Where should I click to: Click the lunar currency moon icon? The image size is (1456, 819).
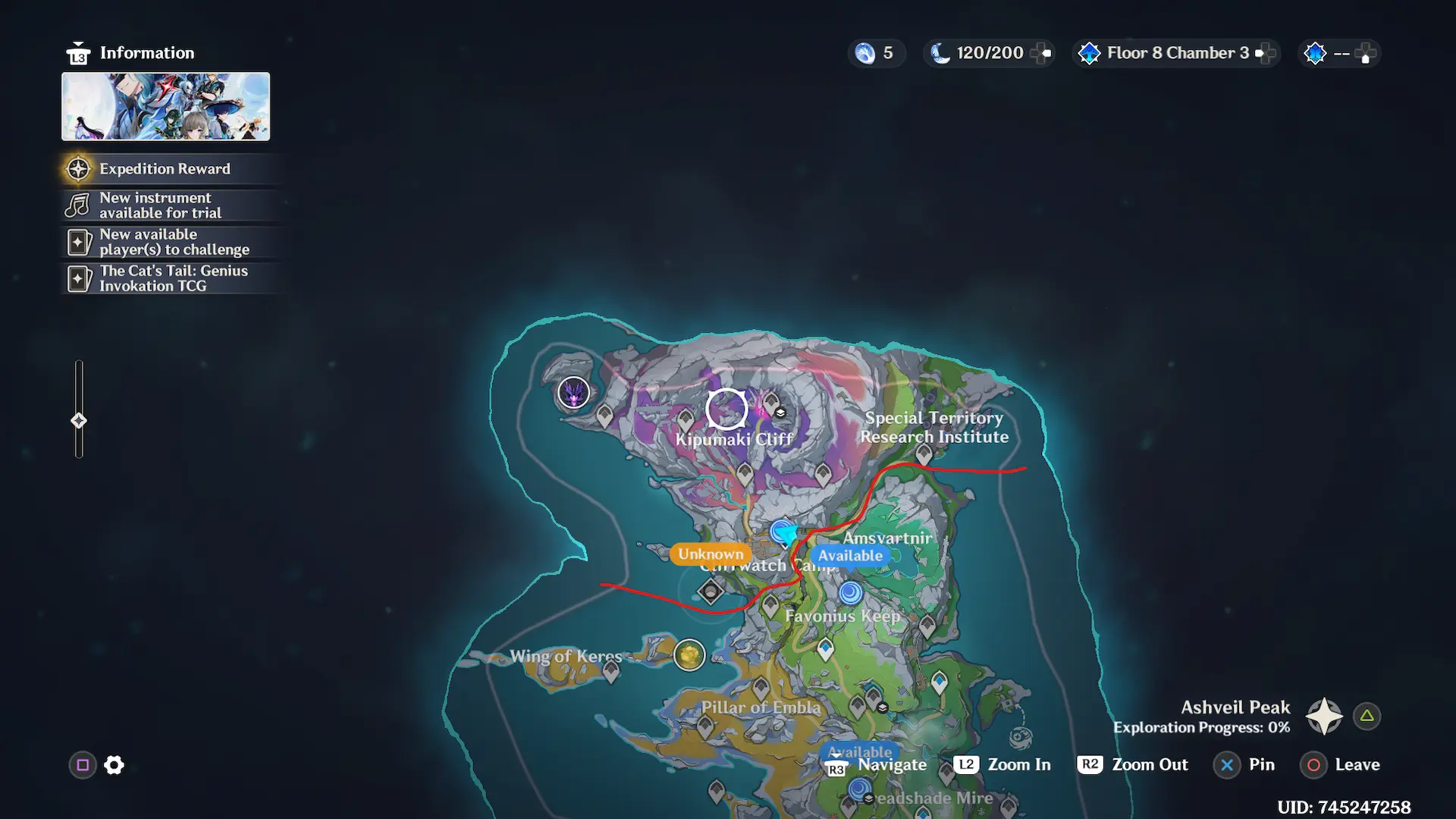[940, 53]
